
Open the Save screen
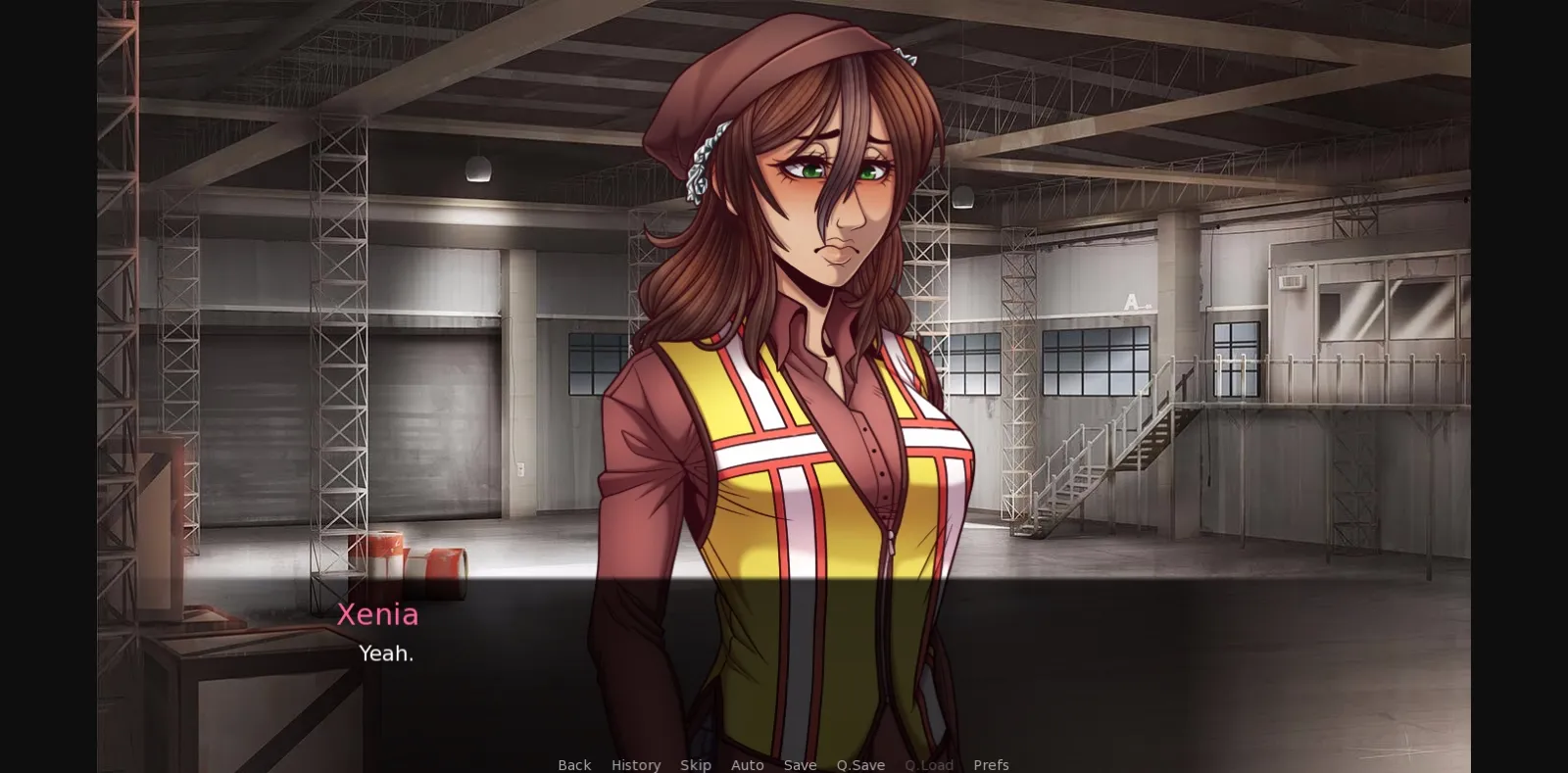(x=800, y=764)
